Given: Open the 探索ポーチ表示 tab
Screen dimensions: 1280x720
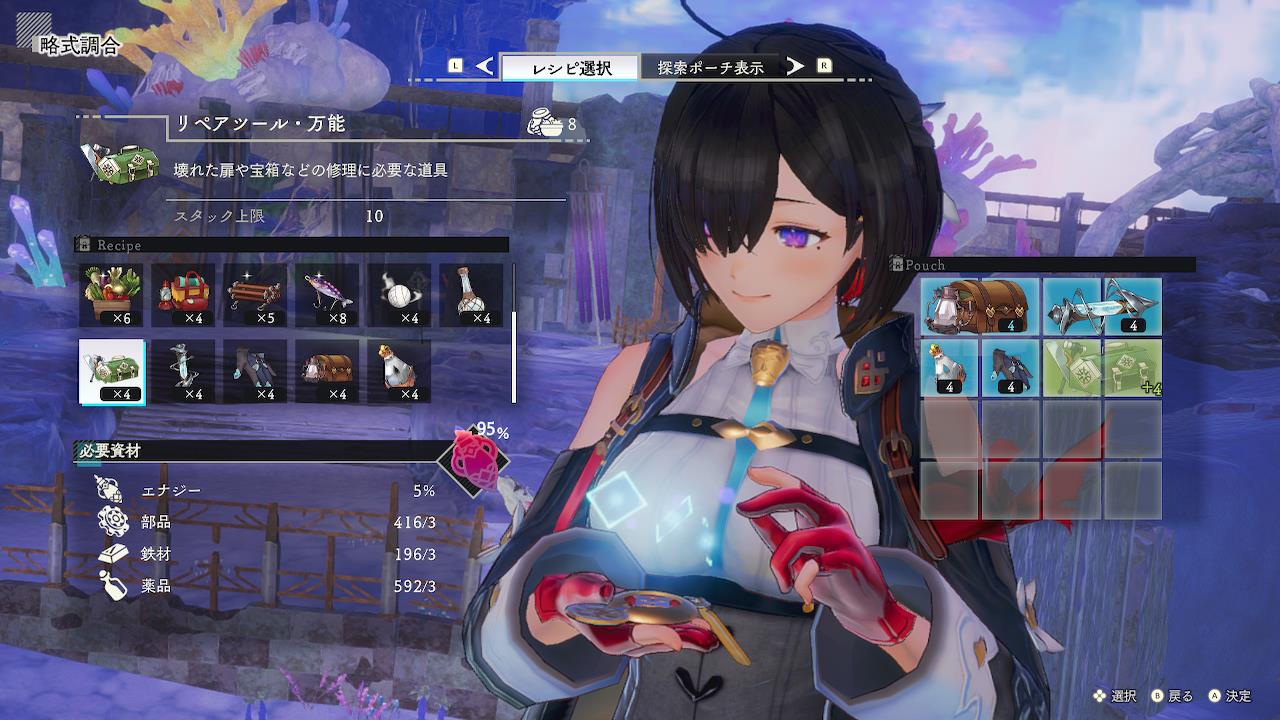Looking at the screenshot, I should click(710, 68).
